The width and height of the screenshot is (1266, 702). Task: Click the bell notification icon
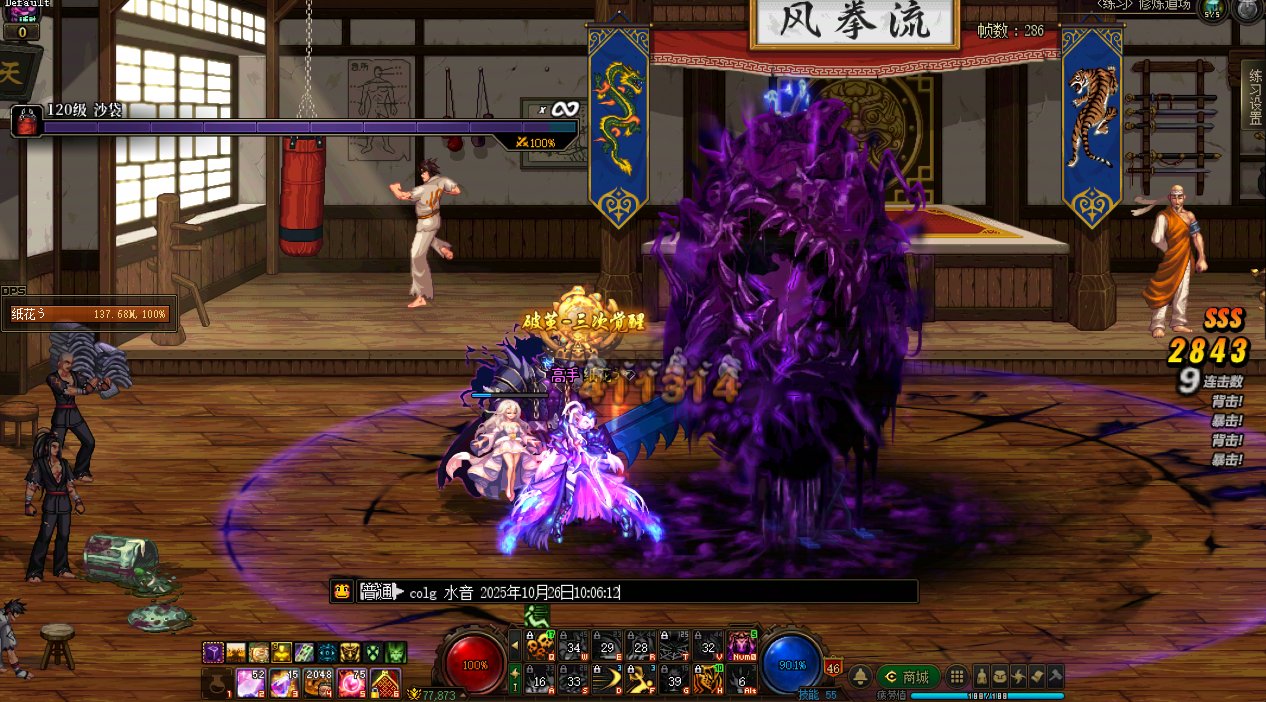point(859,677)
